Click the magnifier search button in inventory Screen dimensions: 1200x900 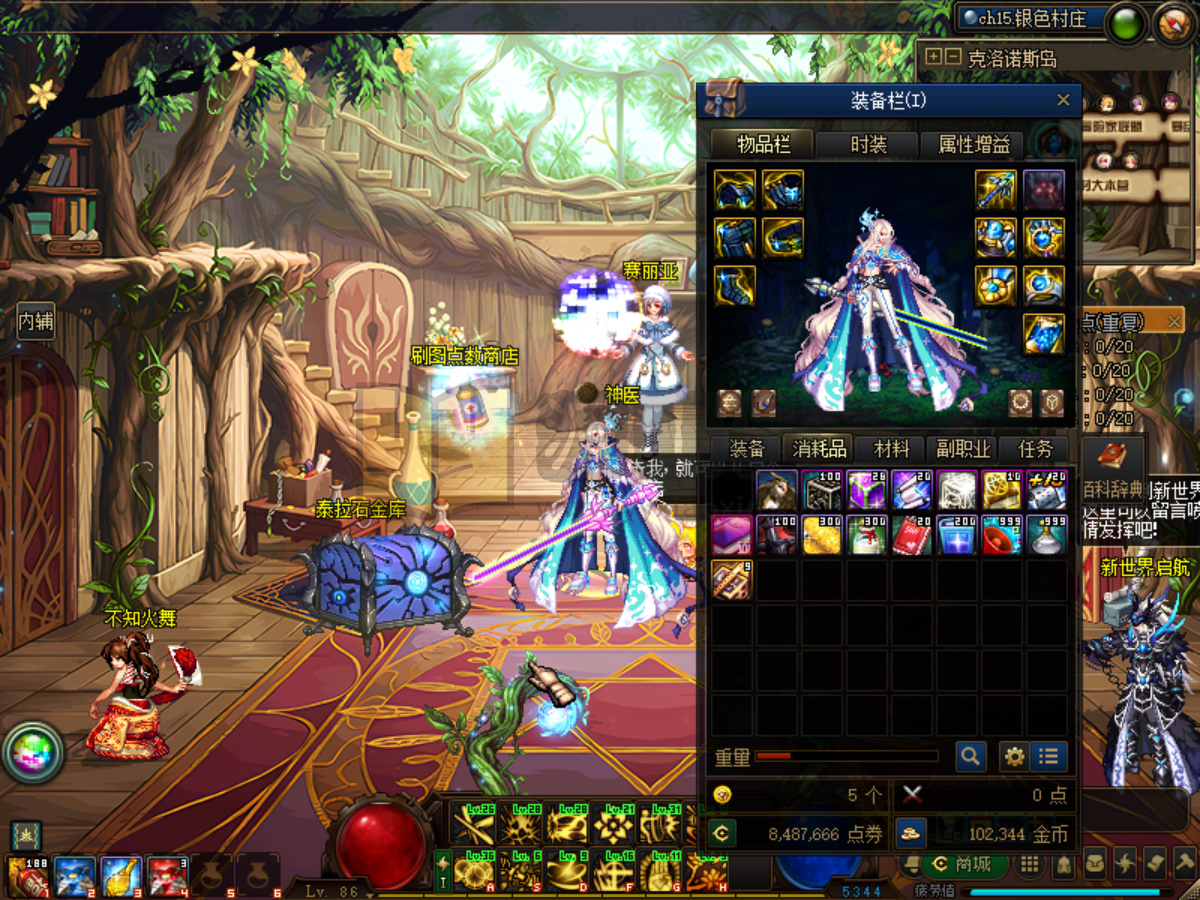(x=970, y=757)
